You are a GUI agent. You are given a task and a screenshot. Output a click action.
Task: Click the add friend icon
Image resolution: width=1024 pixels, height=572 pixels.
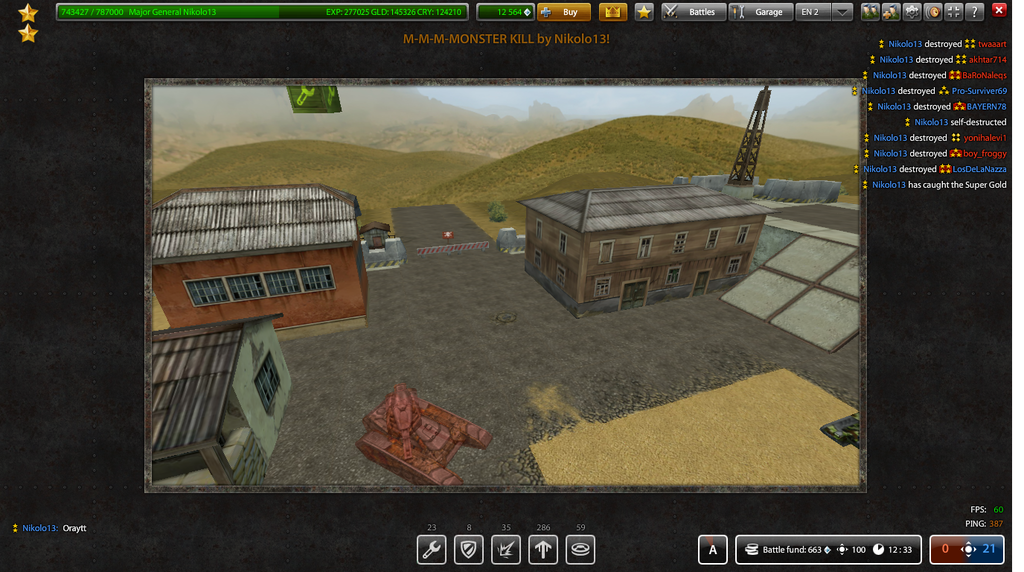(891, 12)
